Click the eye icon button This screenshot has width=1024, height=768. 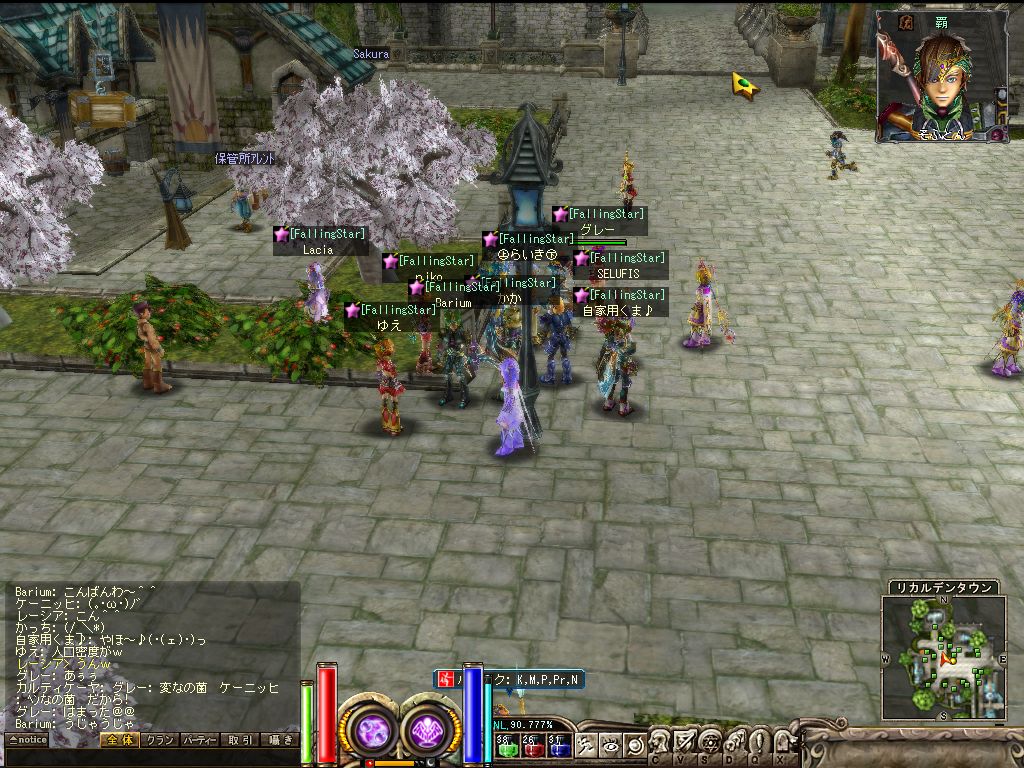pos(610,744)
